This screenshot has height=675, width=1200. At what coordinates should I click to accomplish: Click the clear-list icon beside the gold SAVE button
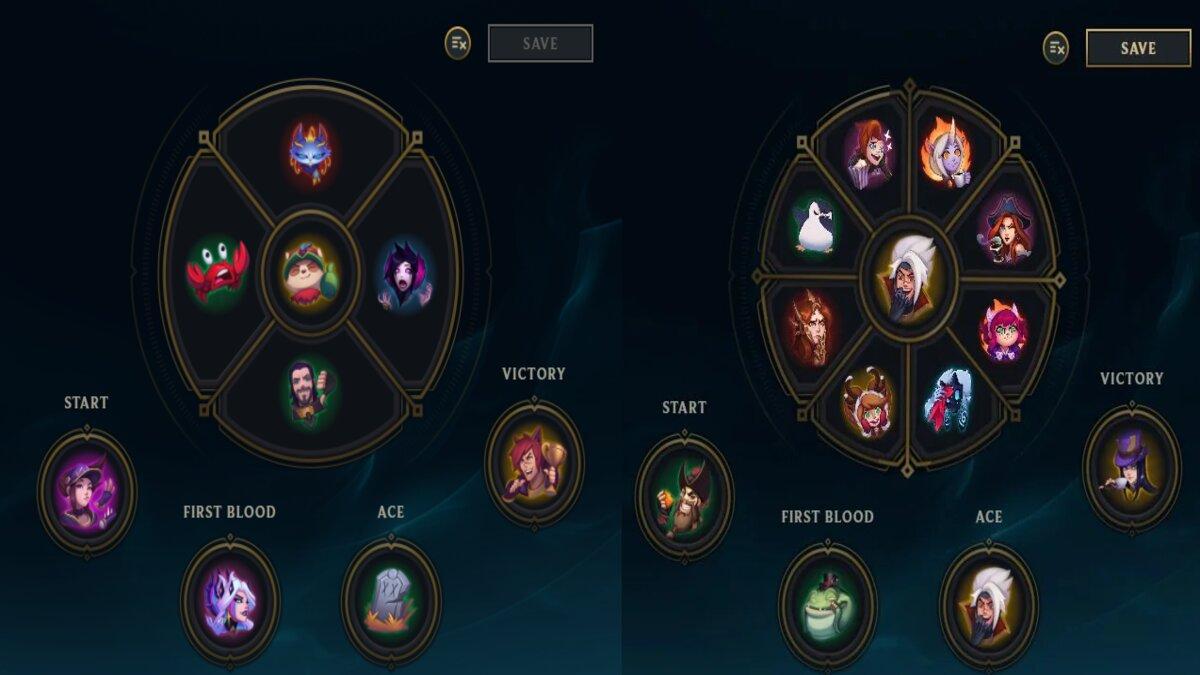(x=1056, y=48)
